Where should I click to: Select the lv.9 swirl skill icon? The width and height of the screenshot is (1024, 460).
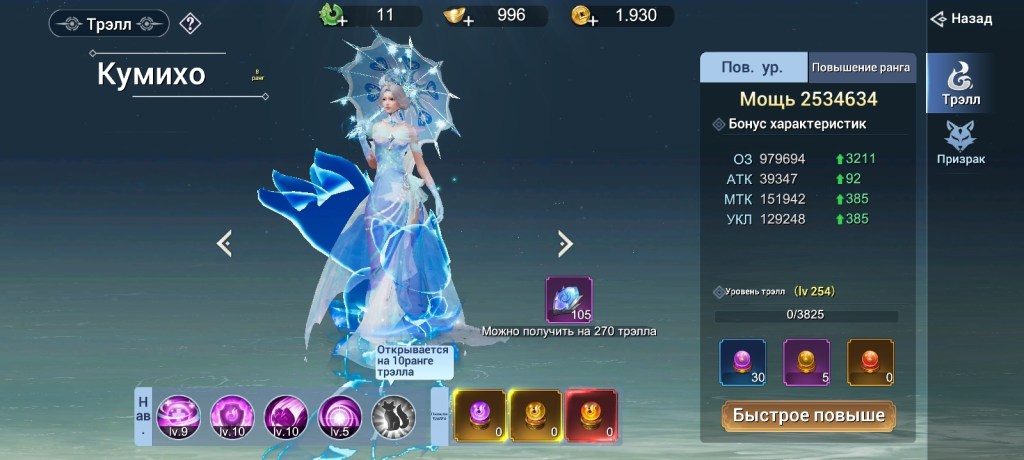point(178,415)
